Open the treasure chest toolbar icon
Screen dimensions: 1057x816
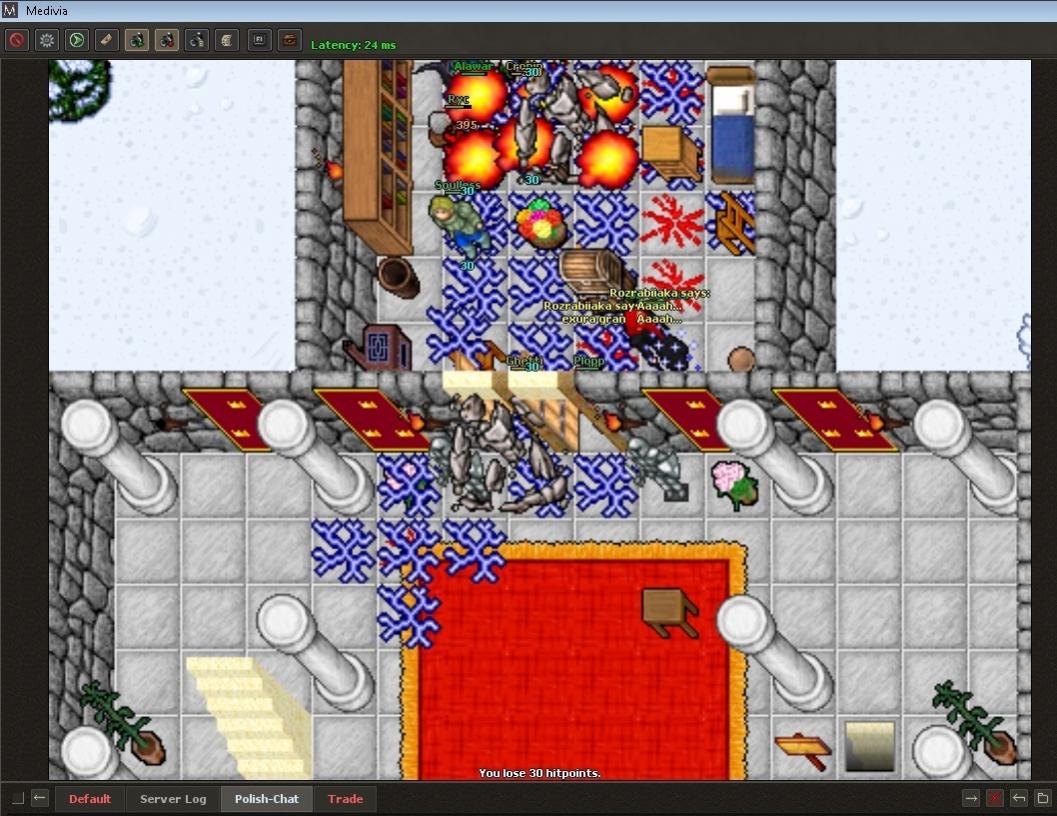(289, 40)
